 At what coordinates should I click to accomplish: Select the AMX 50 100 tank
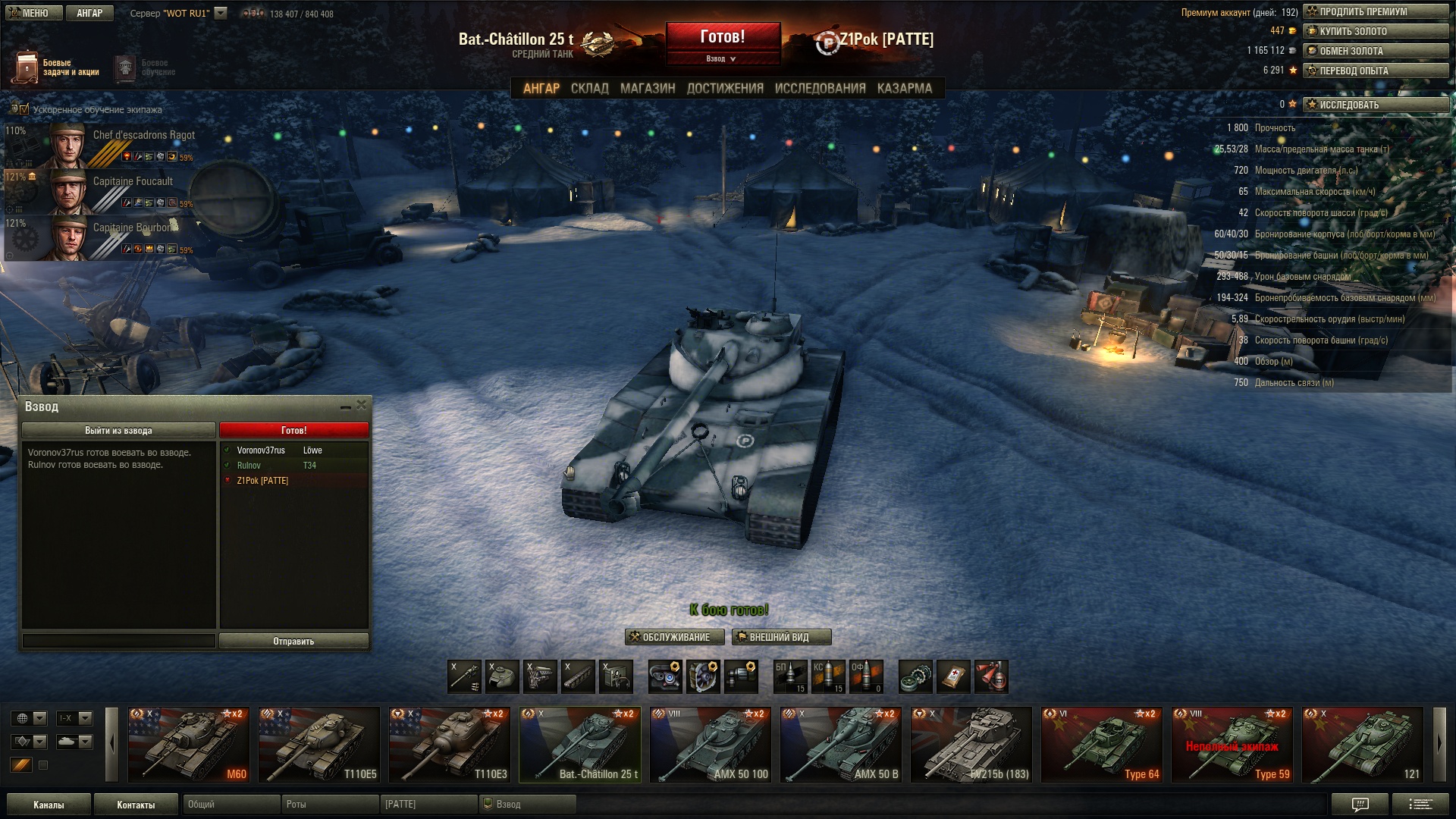click(x=711, y=745)
